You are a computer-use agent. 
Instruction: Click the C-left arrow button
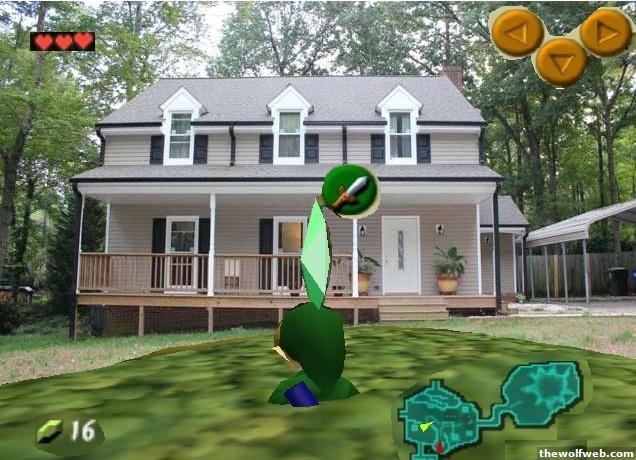[x=516, y=33]
